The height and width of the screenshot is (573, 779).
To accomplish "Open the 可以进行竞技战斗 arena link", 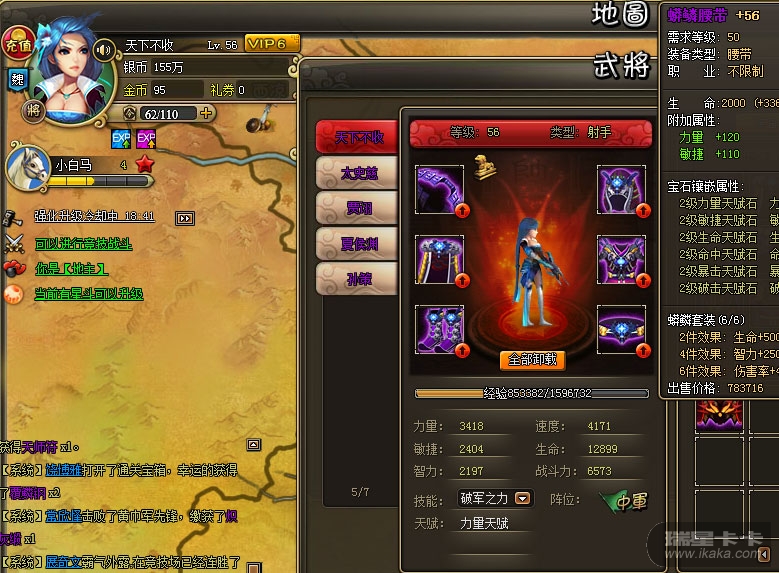I will click(x=83, y=243).
